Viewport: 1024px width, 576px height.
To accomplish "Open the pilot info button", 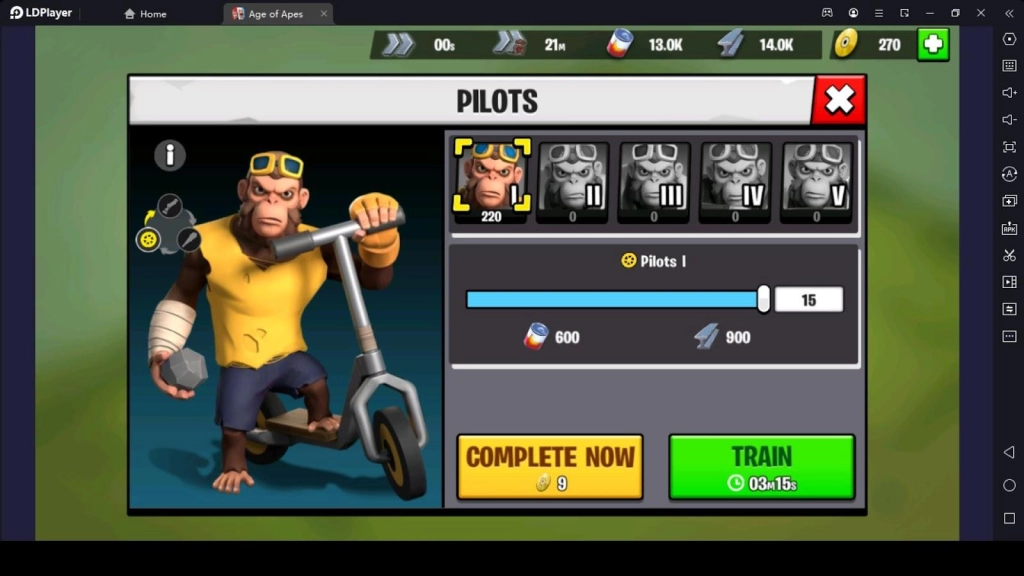I will 170,155.
